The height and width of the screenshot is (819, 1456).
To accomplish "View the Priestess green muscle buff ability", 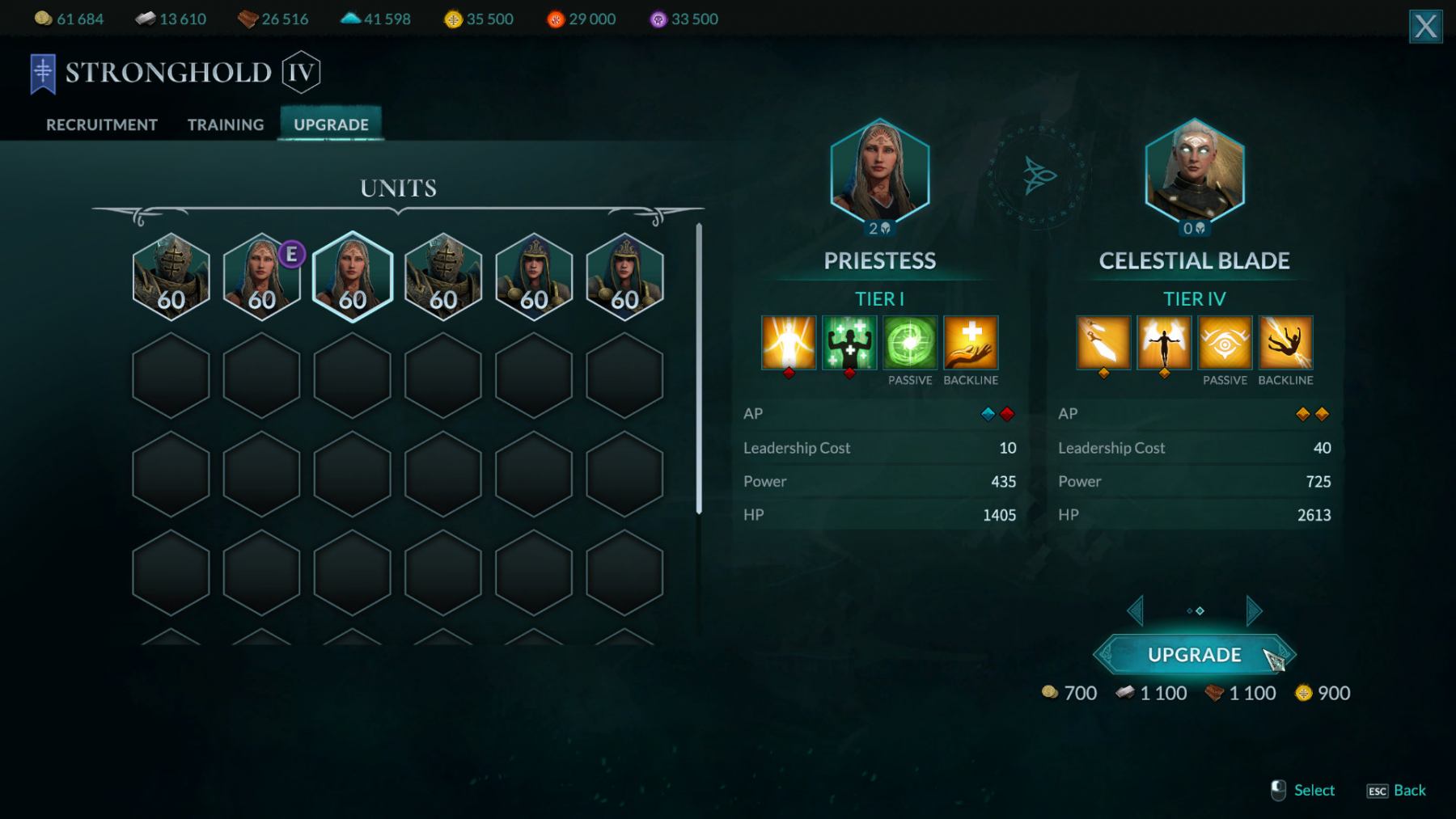I will click(849, 343).
